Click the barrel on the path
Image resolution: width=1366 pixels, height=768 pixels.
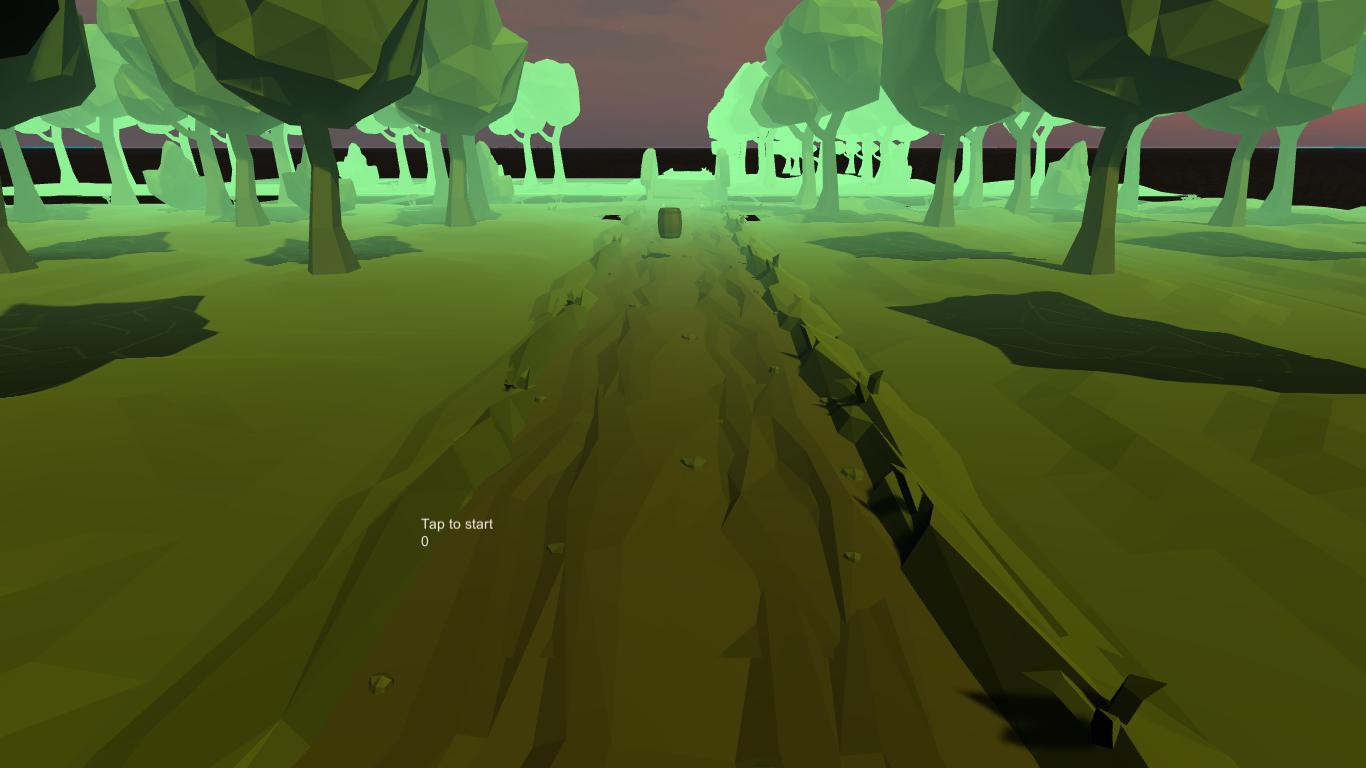pyautogui.click(x=668, y=222)
